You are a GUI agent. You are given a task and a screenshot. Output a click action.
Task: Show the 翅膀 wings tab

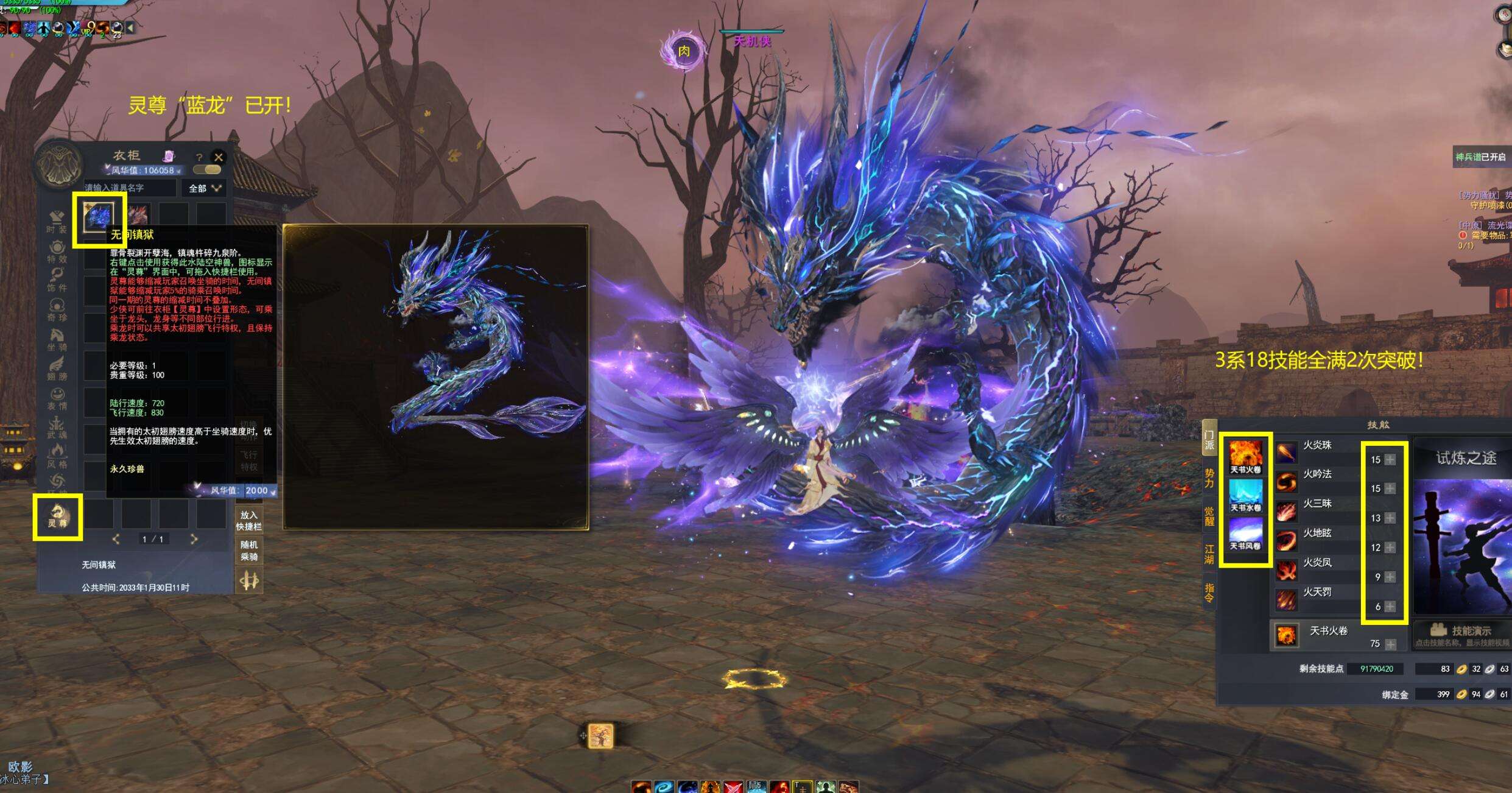click(x=57, y=368)
